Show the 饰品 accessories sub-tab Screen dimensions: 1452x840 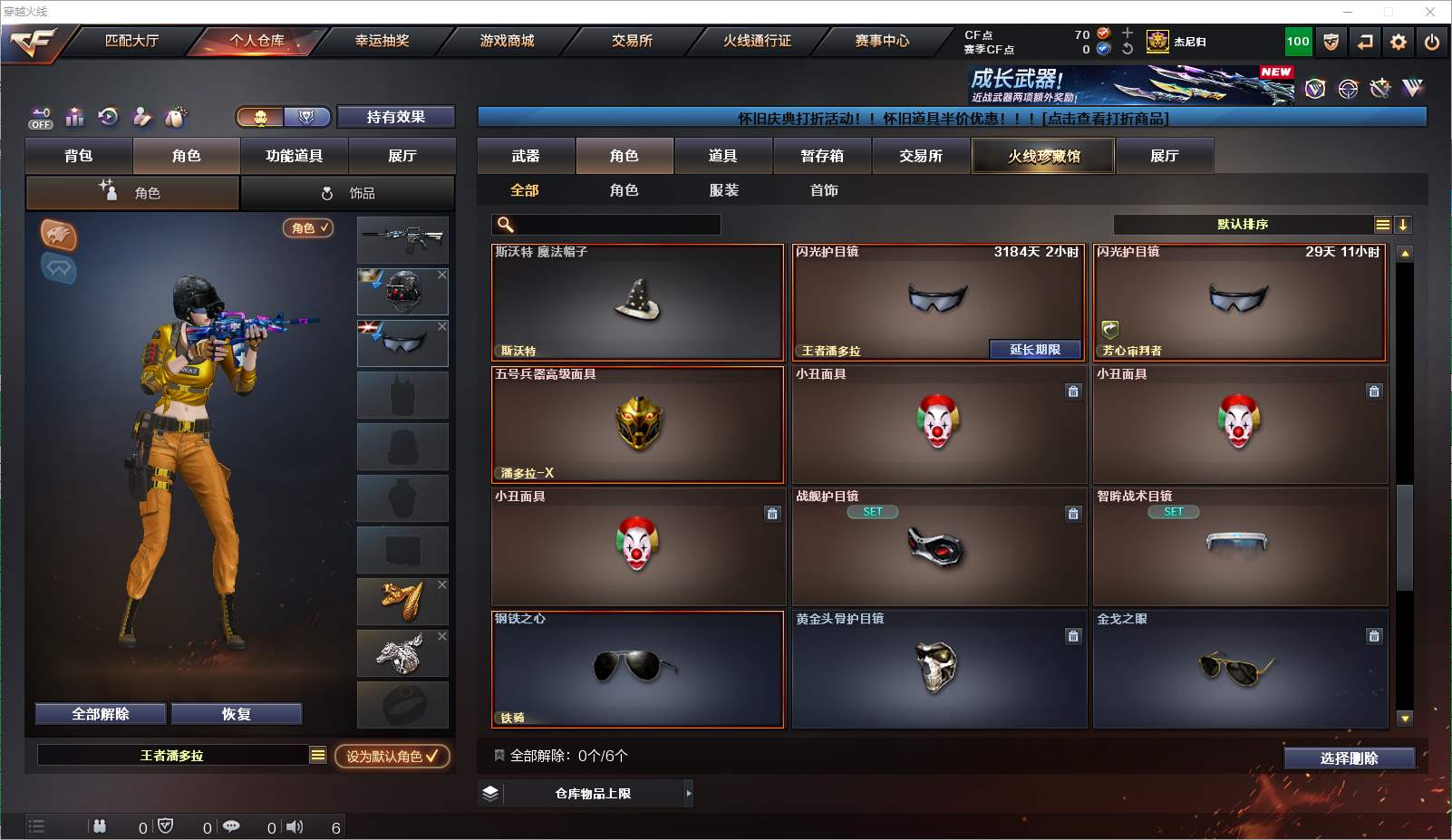click(x=348, y=193)
